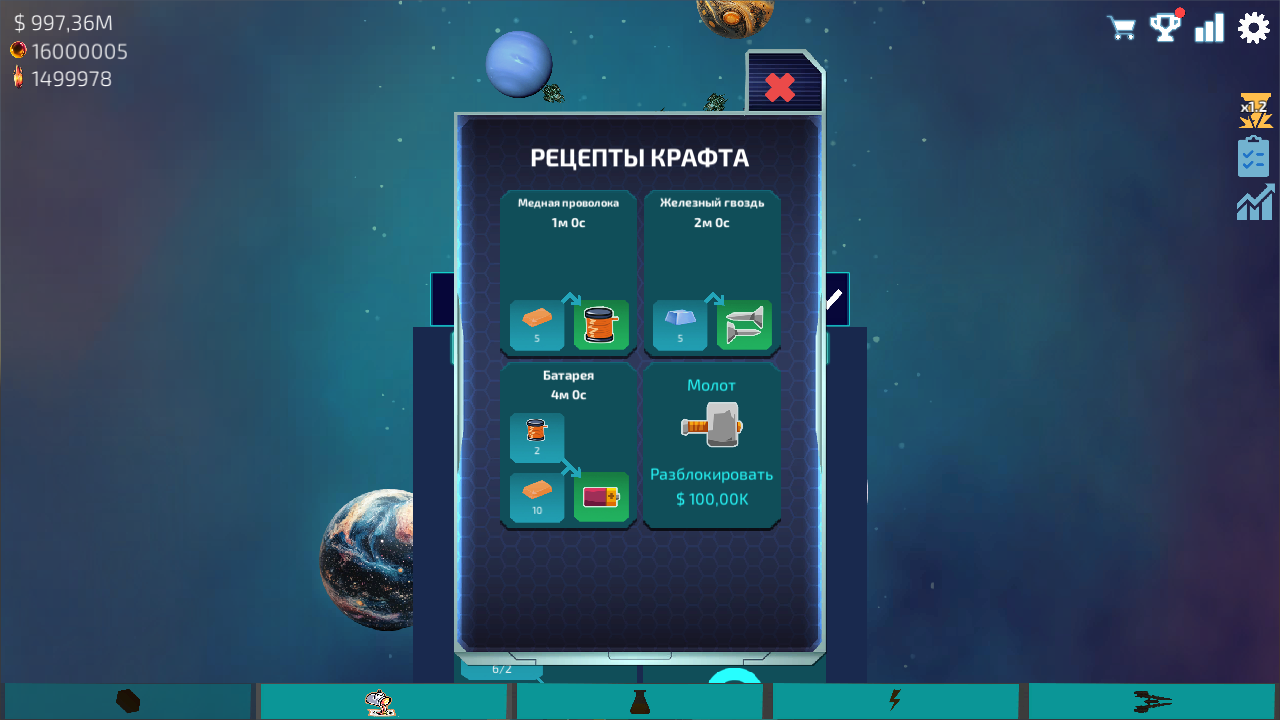
Task: Activate the x1.2 multiplier booster
Action: (1253, 110)
